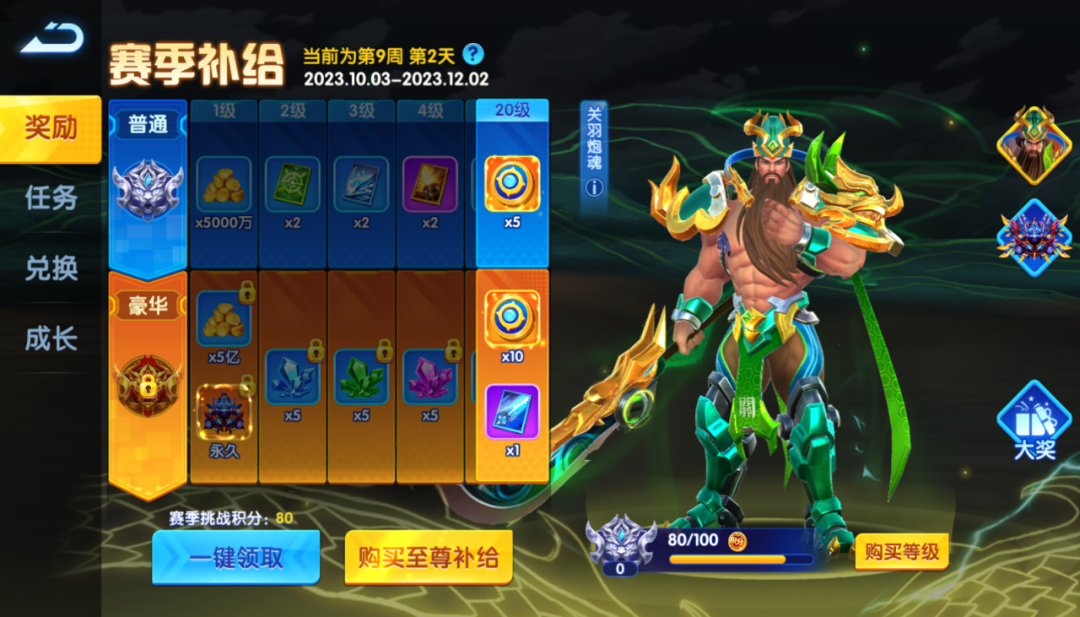Image resolution: width=1080 pixels, height=617 pixels.
Task: Select the Guan Yu portrait thumbnail
Action: [x=1033, y=145]
